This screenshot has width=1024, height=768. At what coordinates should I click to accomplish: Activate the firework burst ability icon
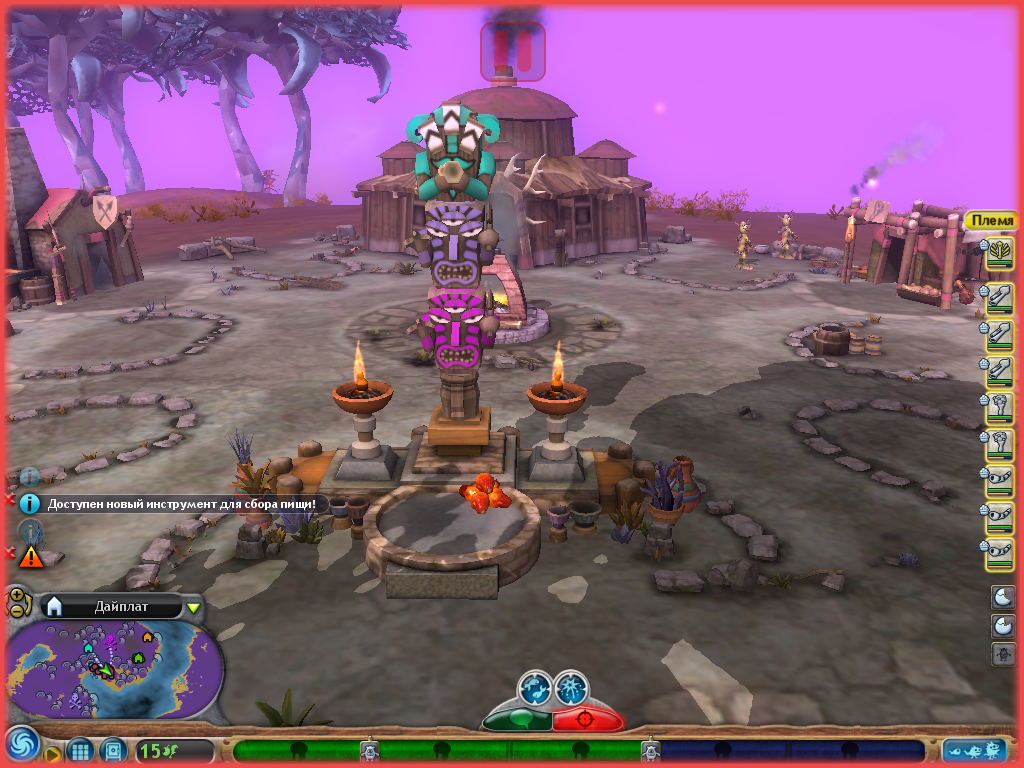pyautogui.click(x=572, y=689)
